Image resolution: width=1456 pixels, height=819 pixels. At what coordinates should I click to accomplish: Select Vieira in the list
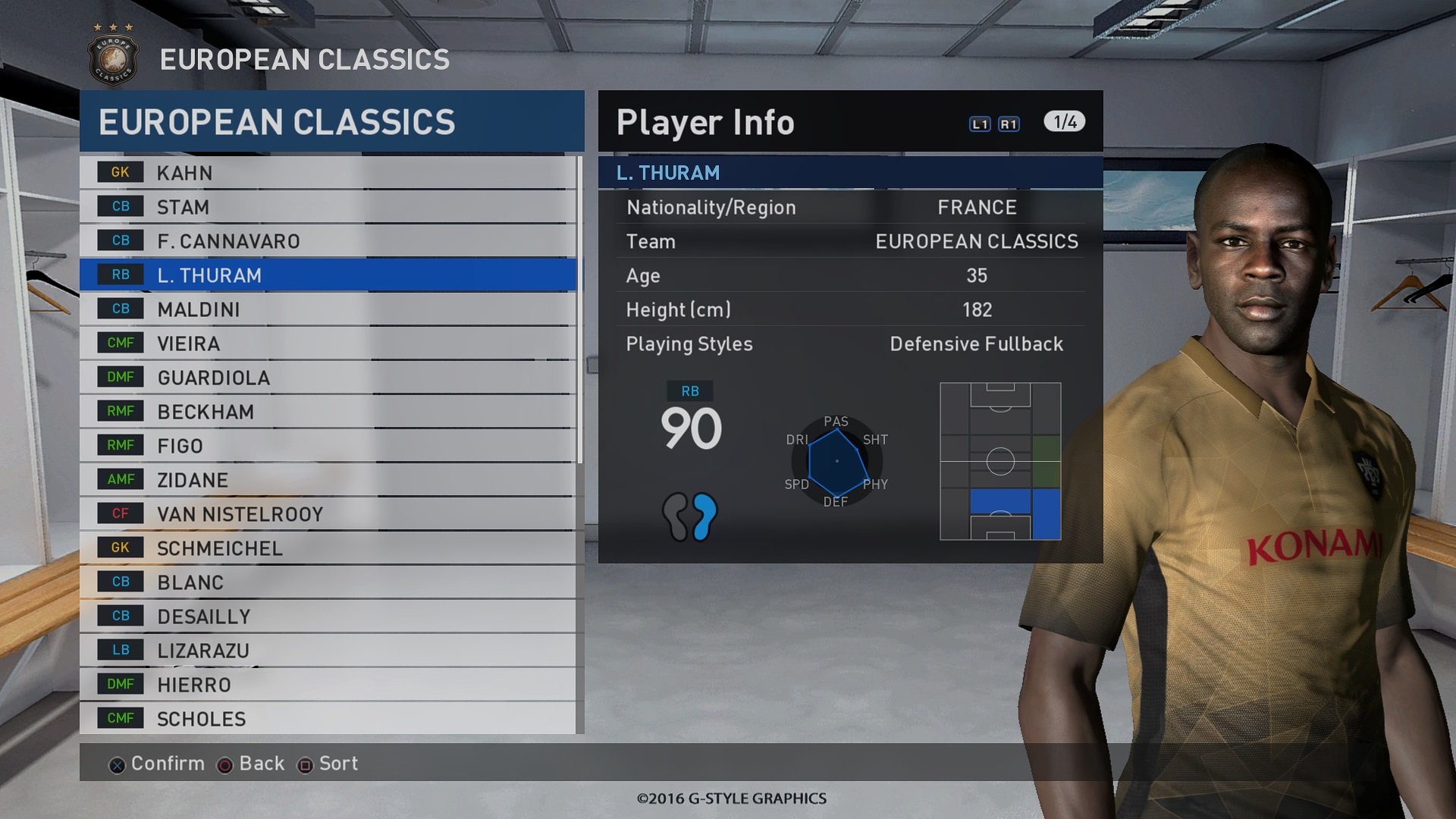[x=328, y=344]
